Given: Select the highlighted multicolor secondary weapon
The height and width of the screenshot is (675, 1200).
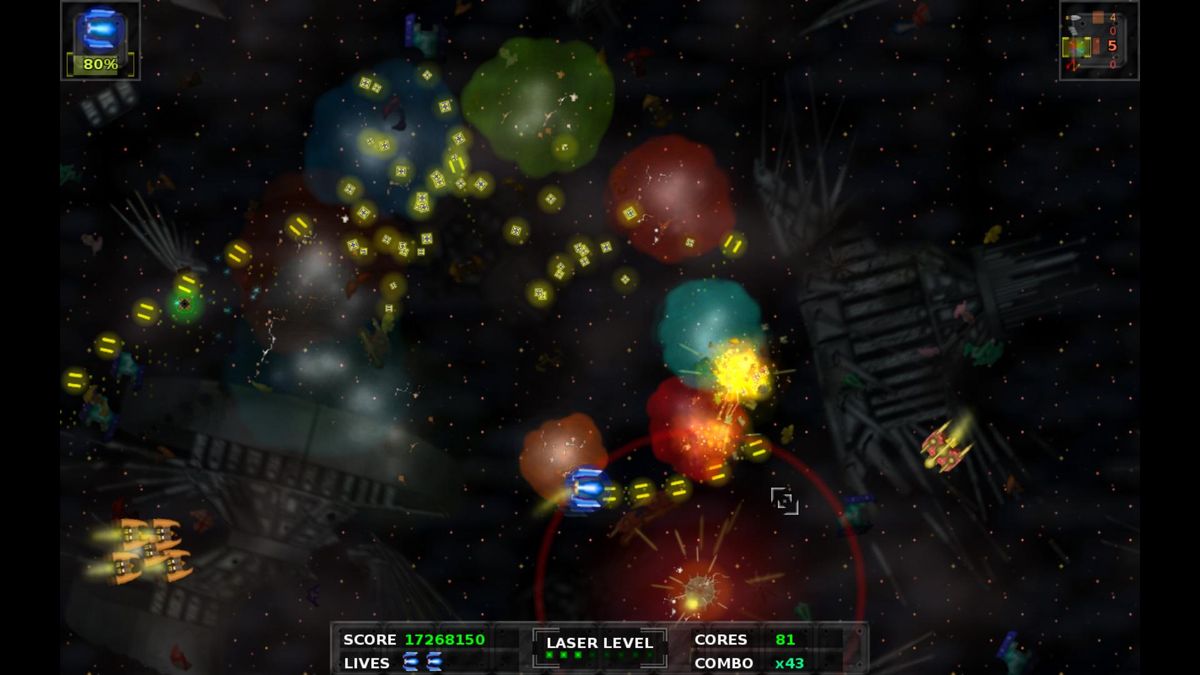Looking at the screenshot, I should (x=1078, y=47).
